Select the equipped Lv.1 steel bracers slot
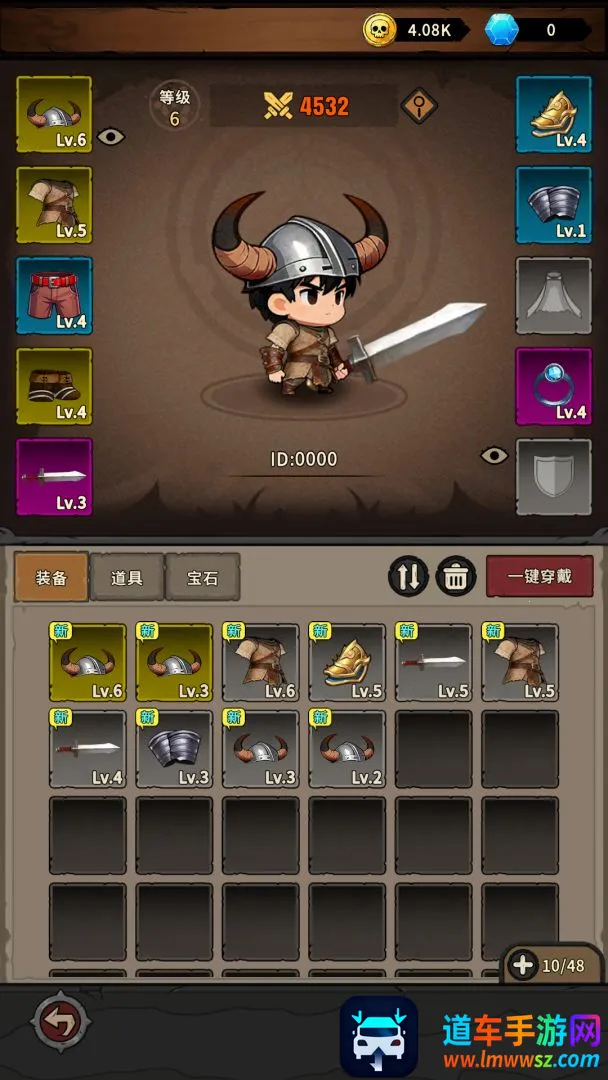This screenshot has height=1080, width=608. 553,205
